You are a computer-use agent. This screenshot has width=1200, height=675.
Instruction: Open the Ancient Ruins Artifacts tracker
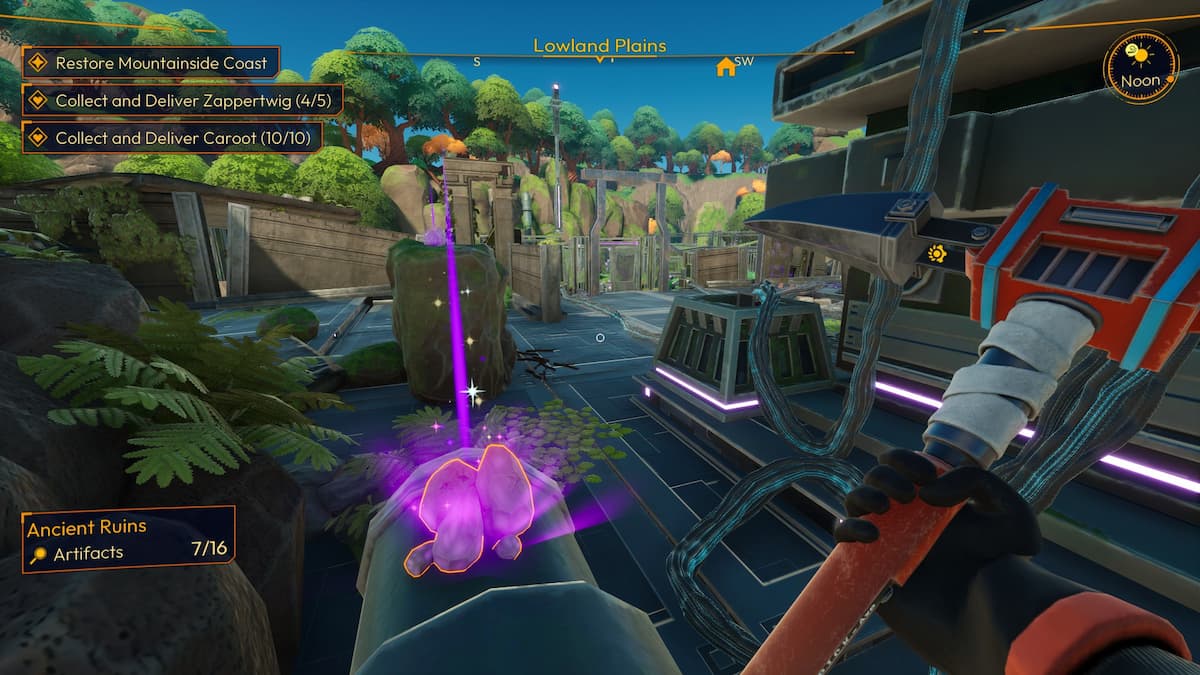tap(128, 539)
